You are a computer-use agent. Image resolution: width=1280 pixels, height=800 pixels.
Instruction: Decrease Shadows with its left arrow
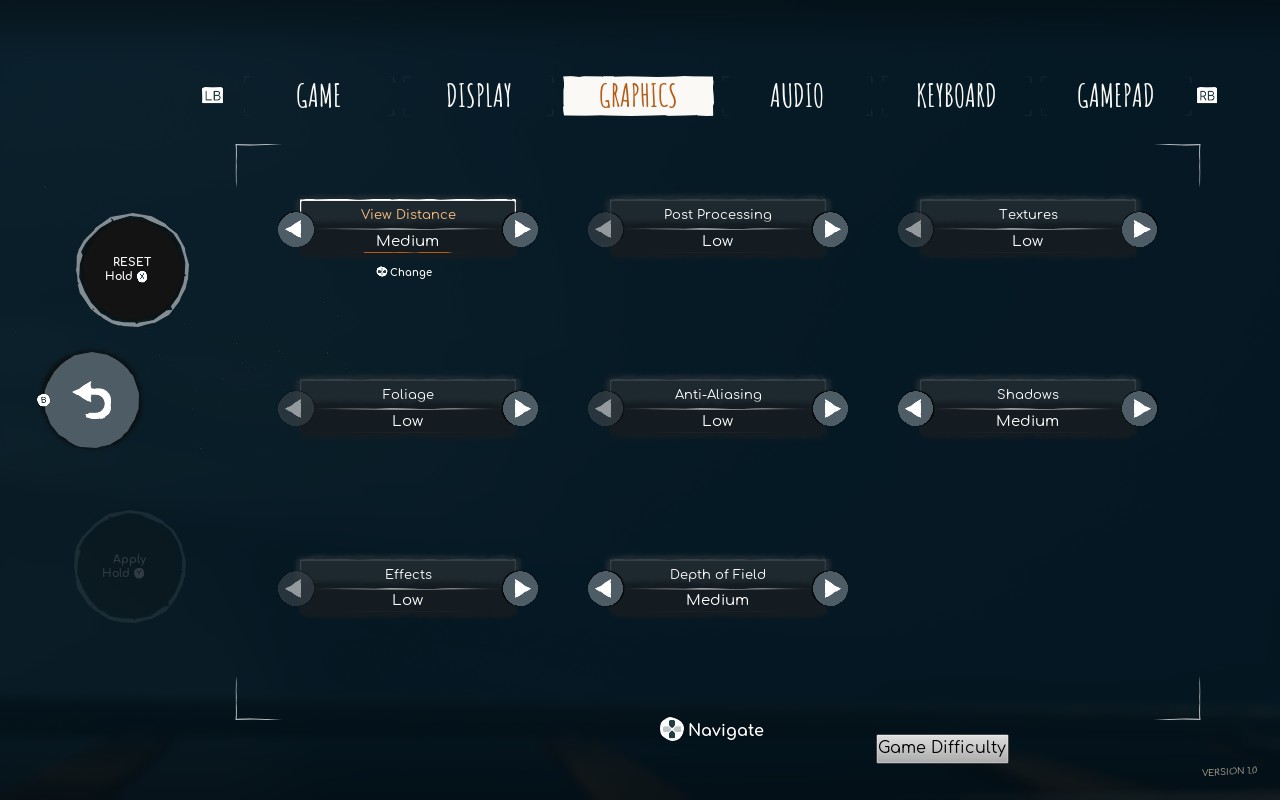(915, 408)
